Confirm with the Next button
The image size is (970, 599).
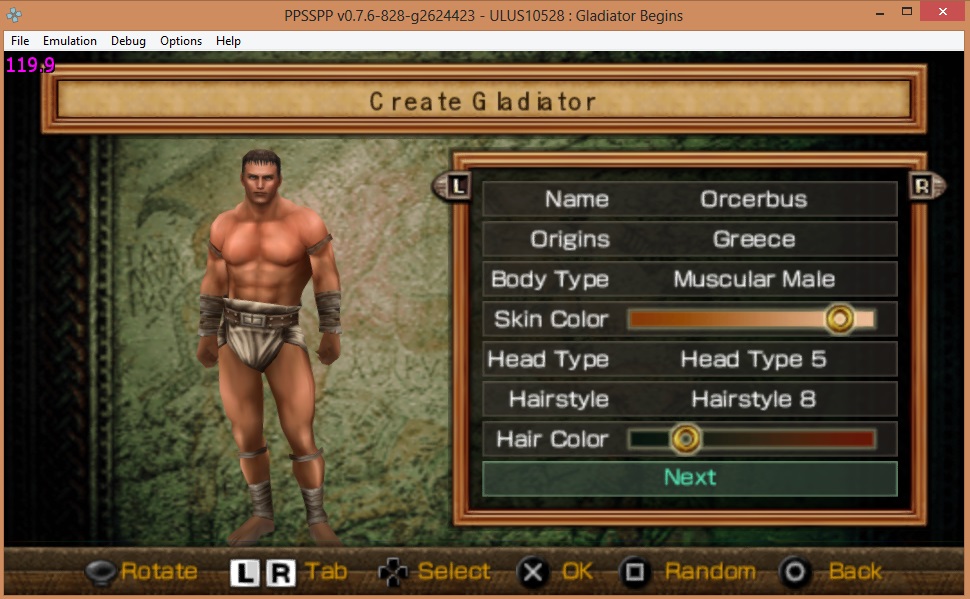point(689,478)
